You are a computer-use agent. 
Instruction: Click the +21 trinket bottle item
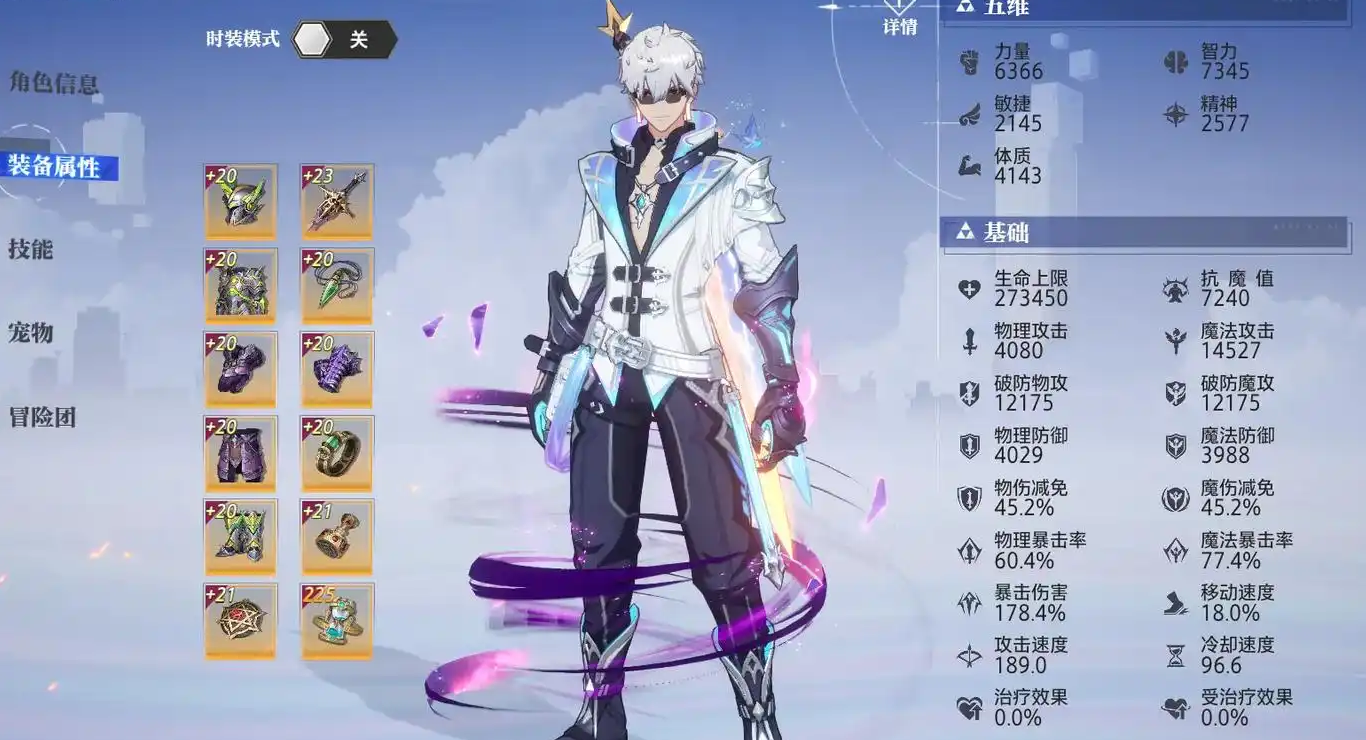[x=336, y=537]
